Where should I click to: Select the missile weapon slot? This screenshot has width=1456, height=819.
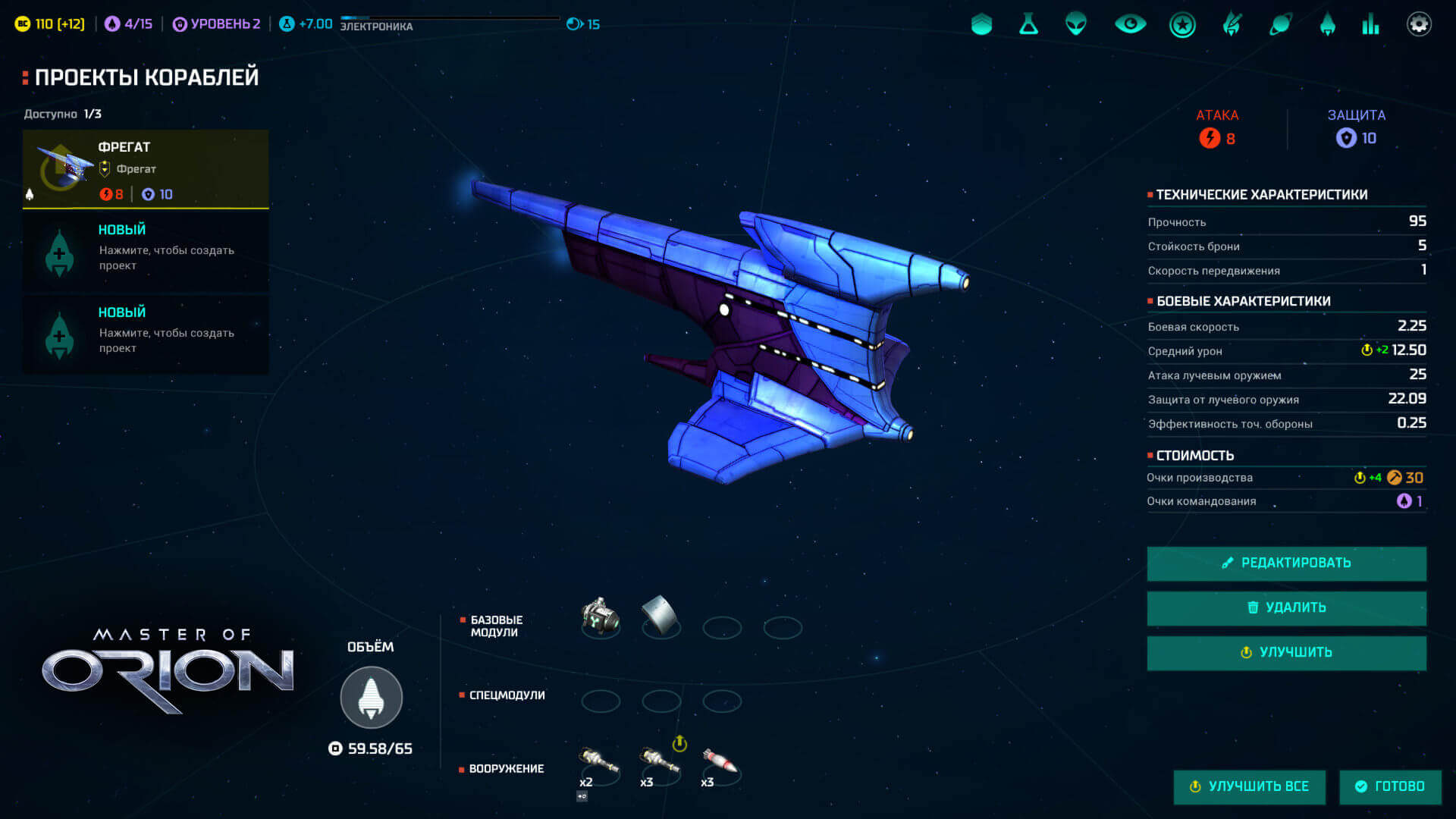[720, 762]
